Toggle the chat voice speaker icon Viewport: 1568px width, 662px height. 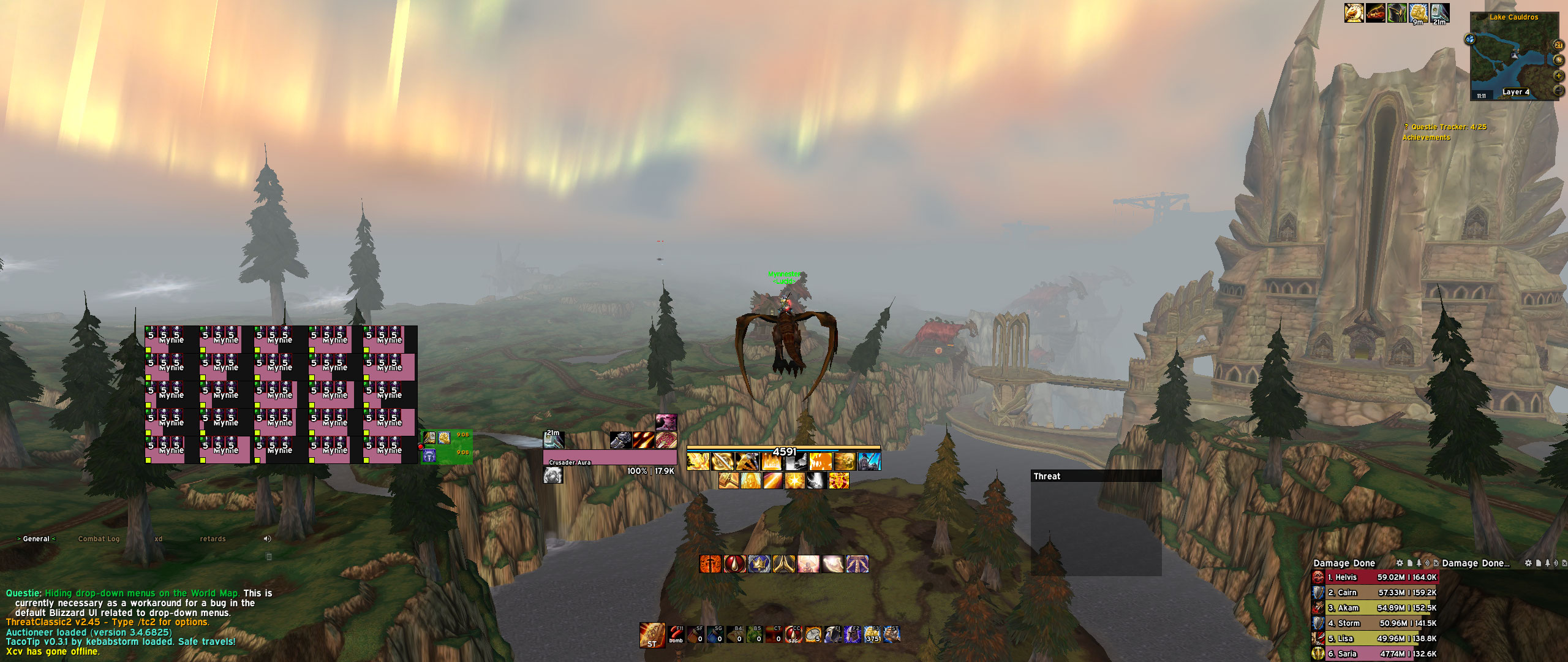point(267,539)
